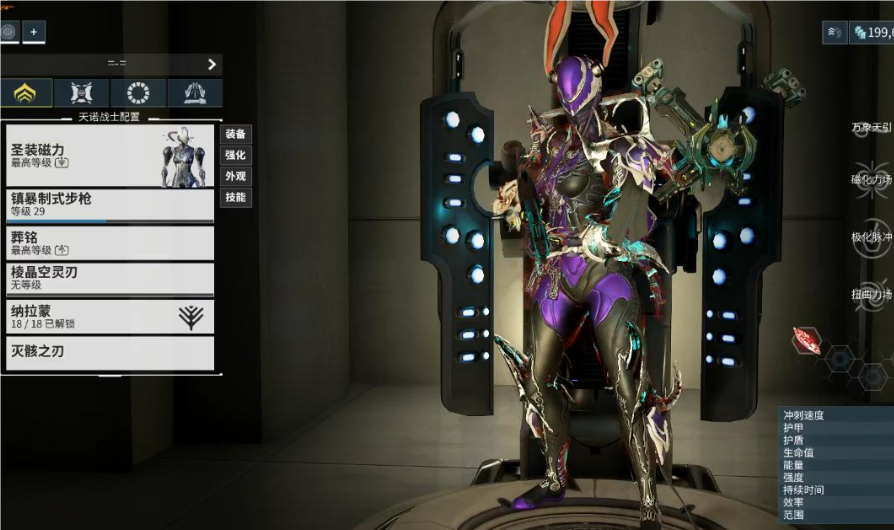The image size is (894, 530).
Task: Select the 圣装磁力 warframe slot
Action: point(110,156)
